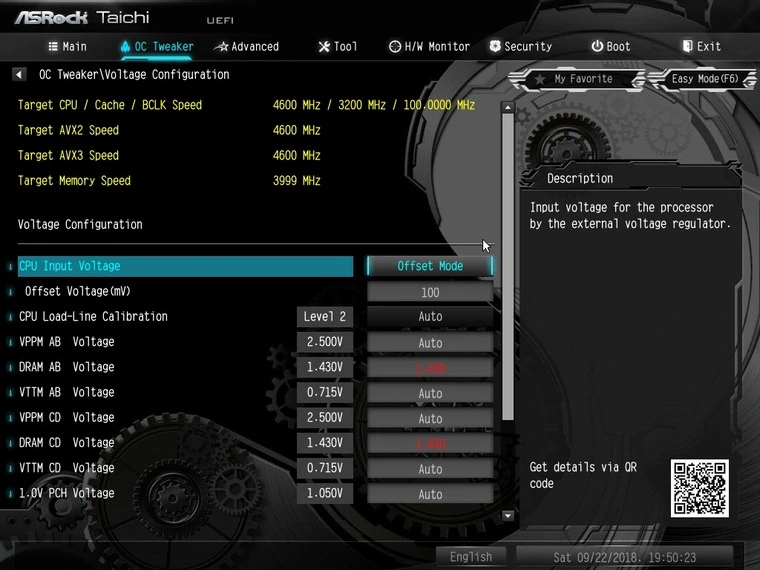Image resolution: width=760 pixels, height=570 pixels.
Task: Open the Exit tab
Action: (x=701, y=46)
